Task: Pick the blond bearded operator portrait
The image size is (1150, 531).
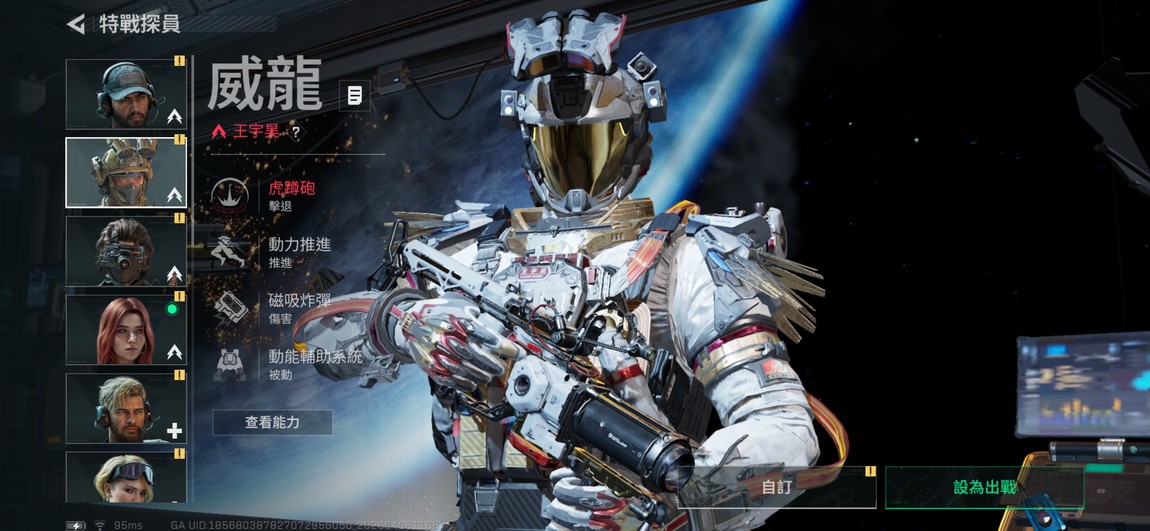Action: click(x=126, y=408)
